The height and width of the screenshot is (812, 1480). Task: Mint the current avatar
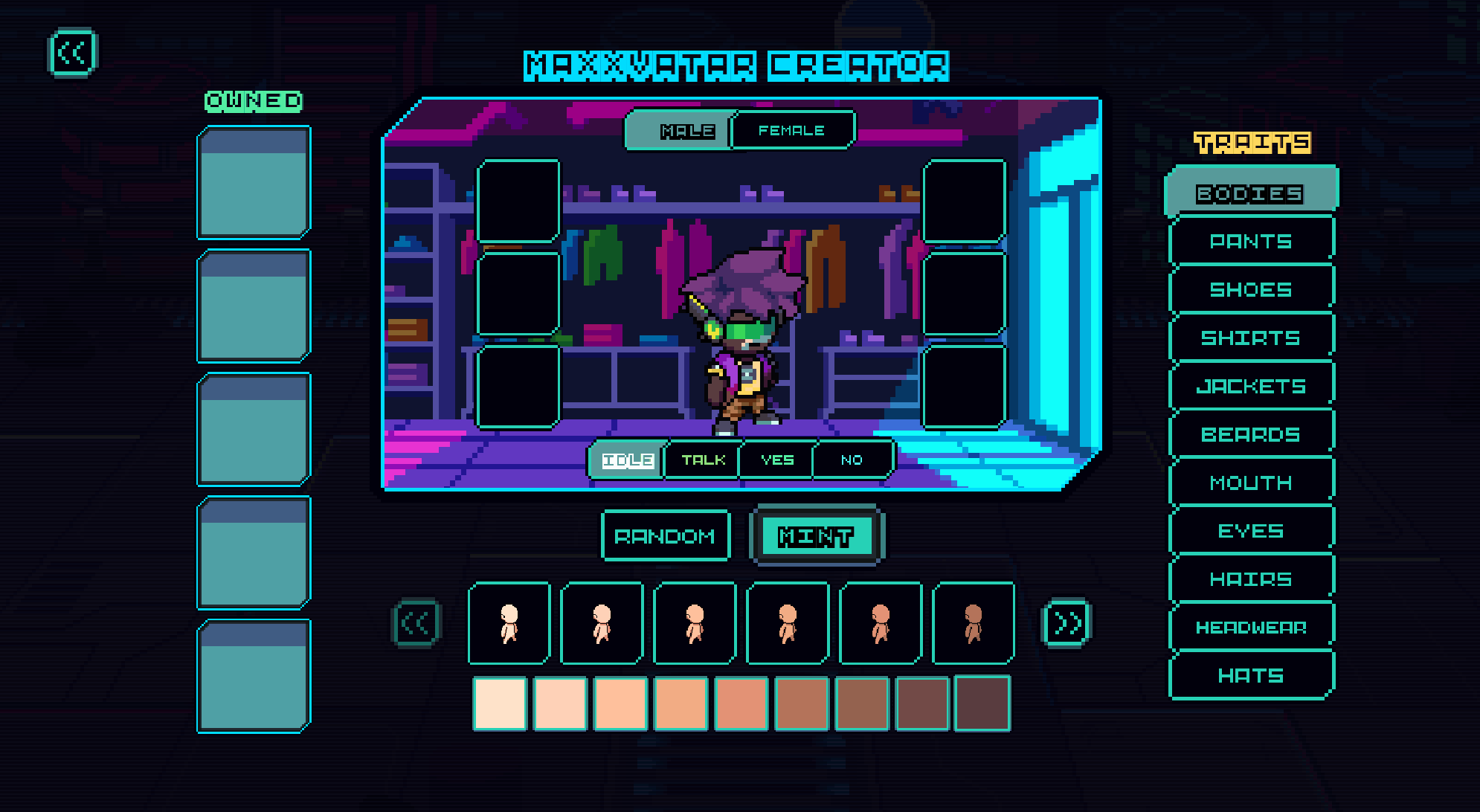tap(816, 536)
